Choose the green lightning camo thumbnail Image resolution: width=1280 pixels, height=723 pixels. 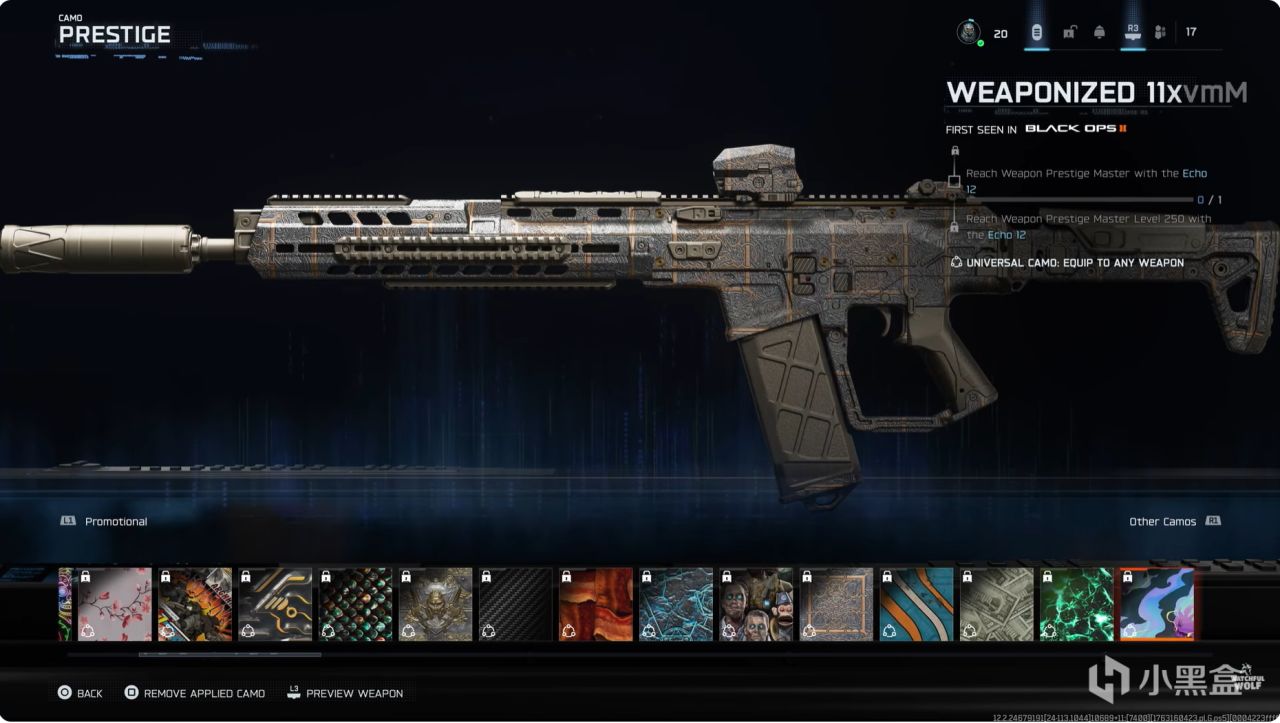coord(1077,604)
